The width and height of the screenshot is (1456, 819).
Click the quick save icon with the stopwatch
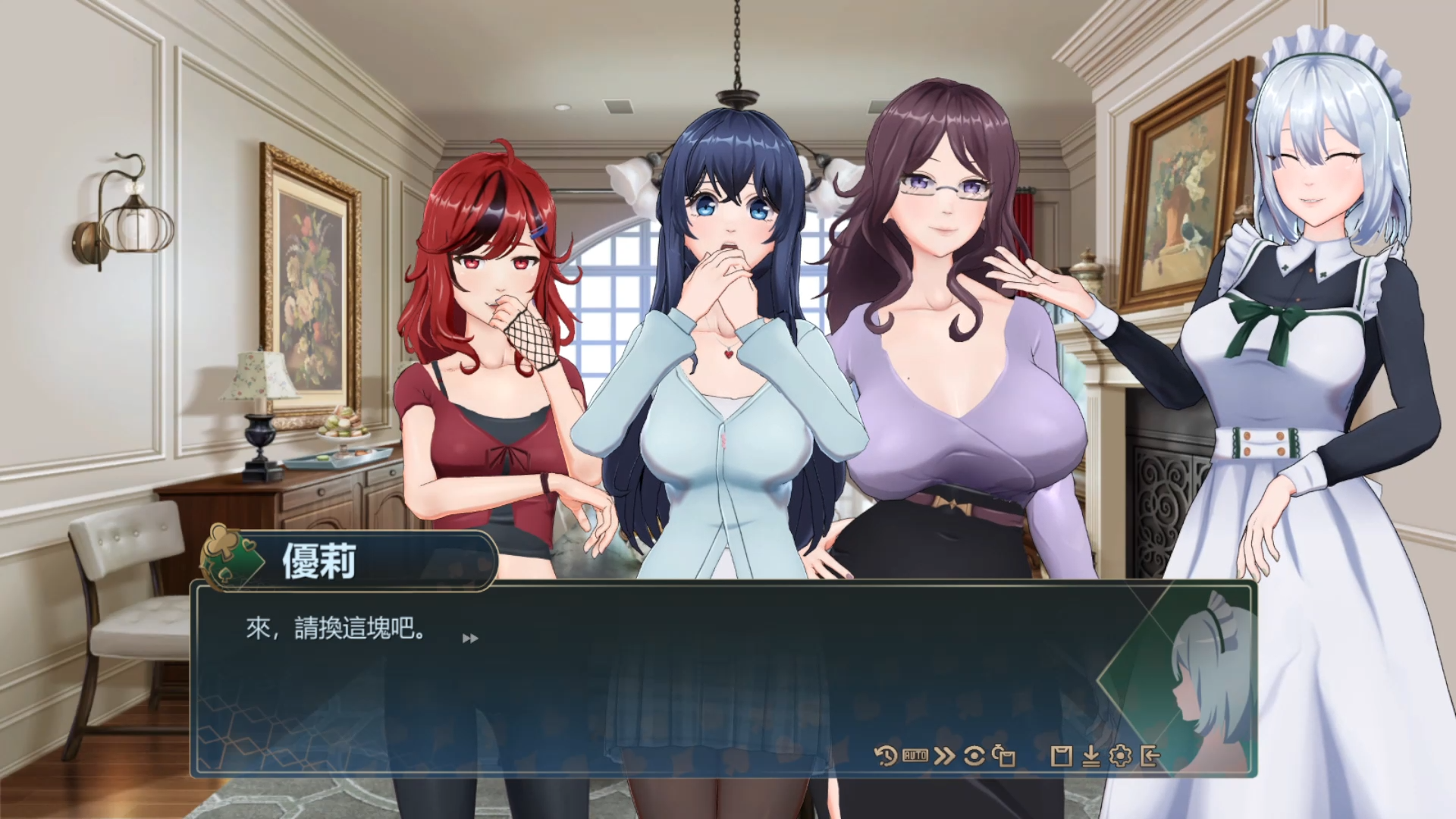click(x=1004, y=756)
